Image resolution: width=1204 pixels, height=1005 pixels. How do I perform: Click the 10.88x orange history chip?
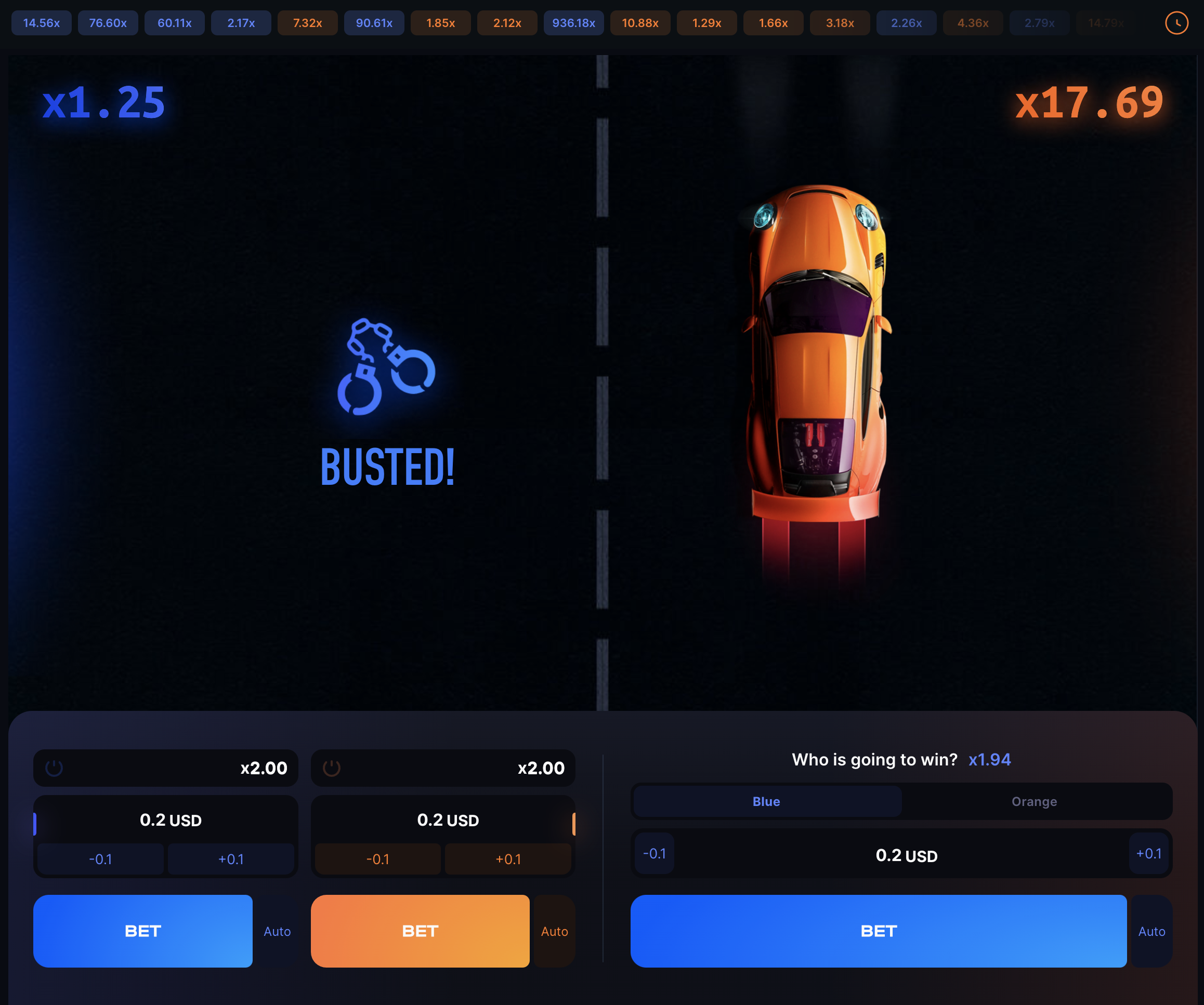click(x=640, y=23)
